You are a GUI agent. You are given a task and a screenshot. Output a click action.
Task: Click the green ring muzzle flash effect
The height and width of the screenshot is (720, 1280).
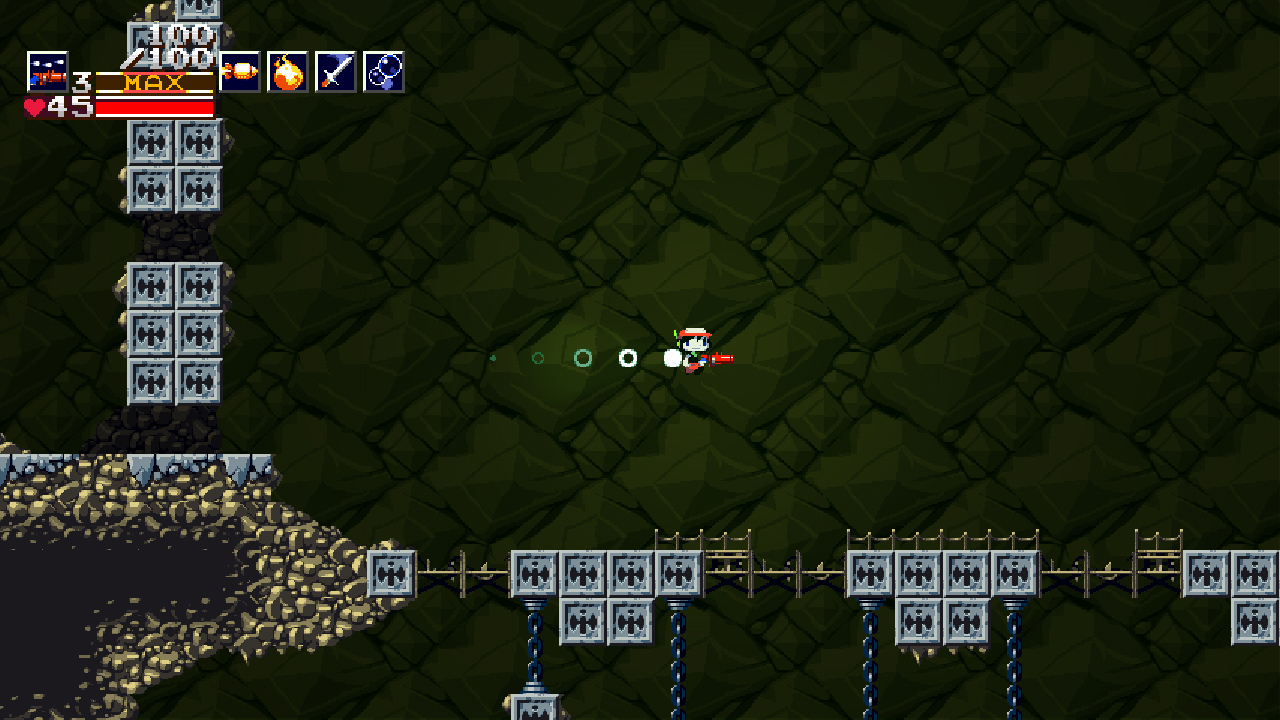coord(584,358)
